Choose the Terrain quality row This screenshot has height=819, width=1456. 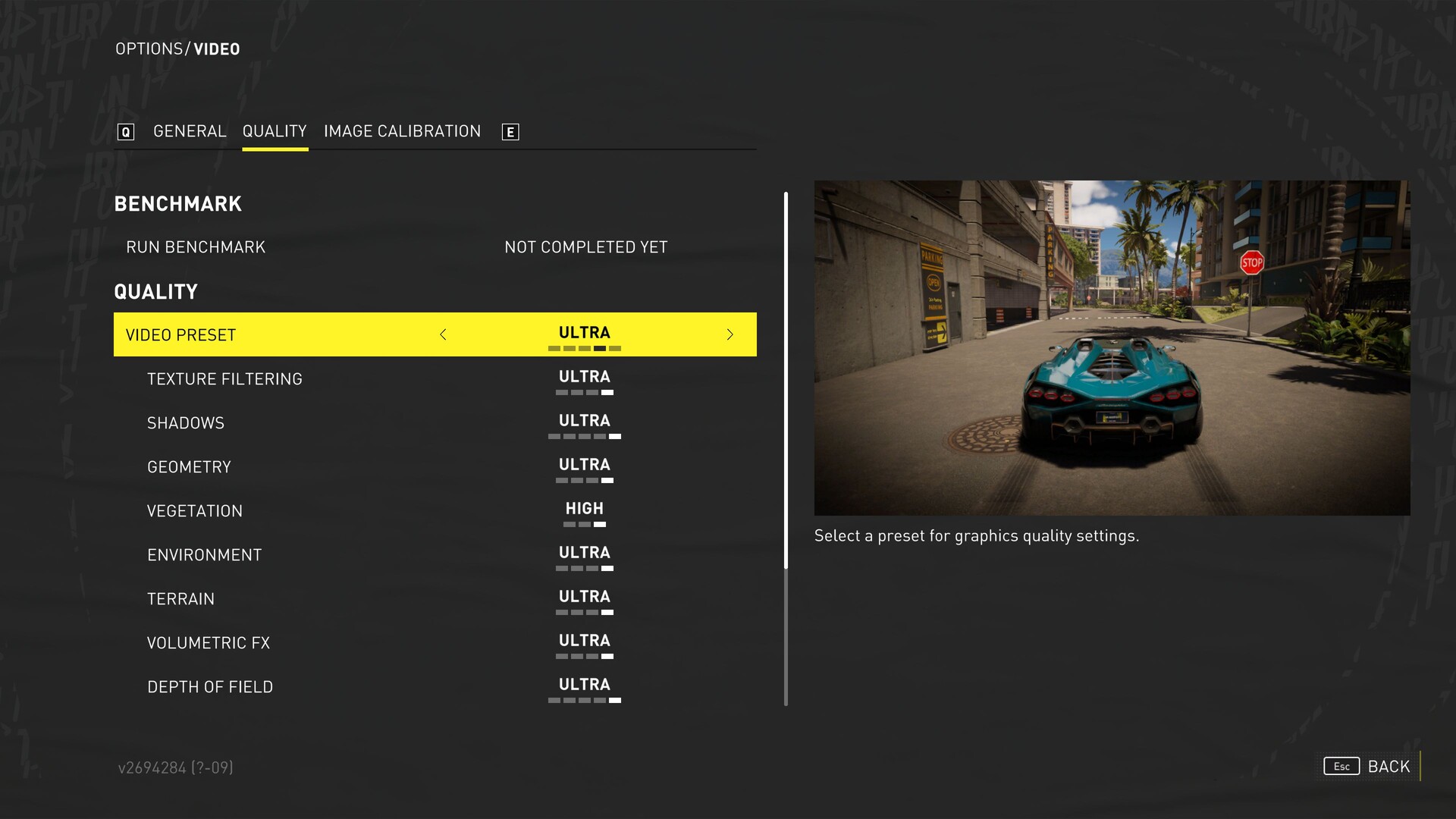[180, 599]
